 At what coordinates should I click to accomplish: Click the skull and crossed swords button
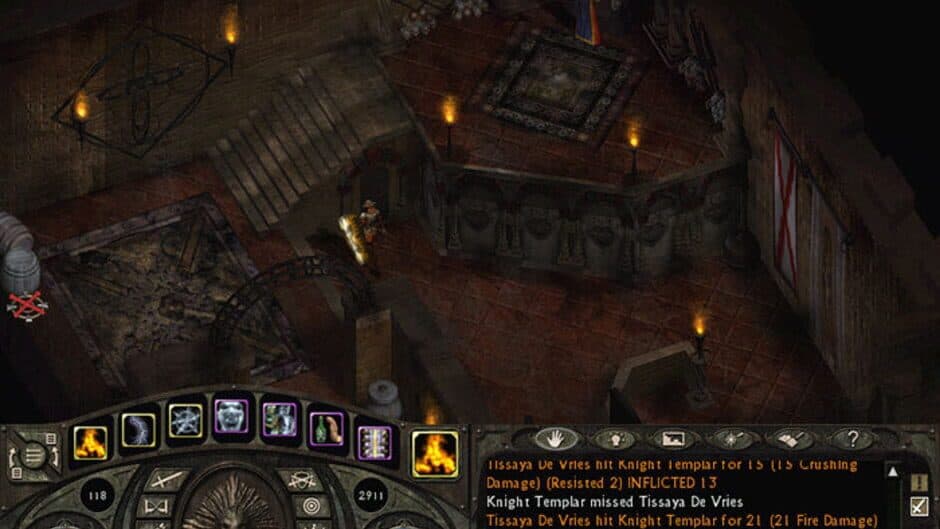[299, 482]
